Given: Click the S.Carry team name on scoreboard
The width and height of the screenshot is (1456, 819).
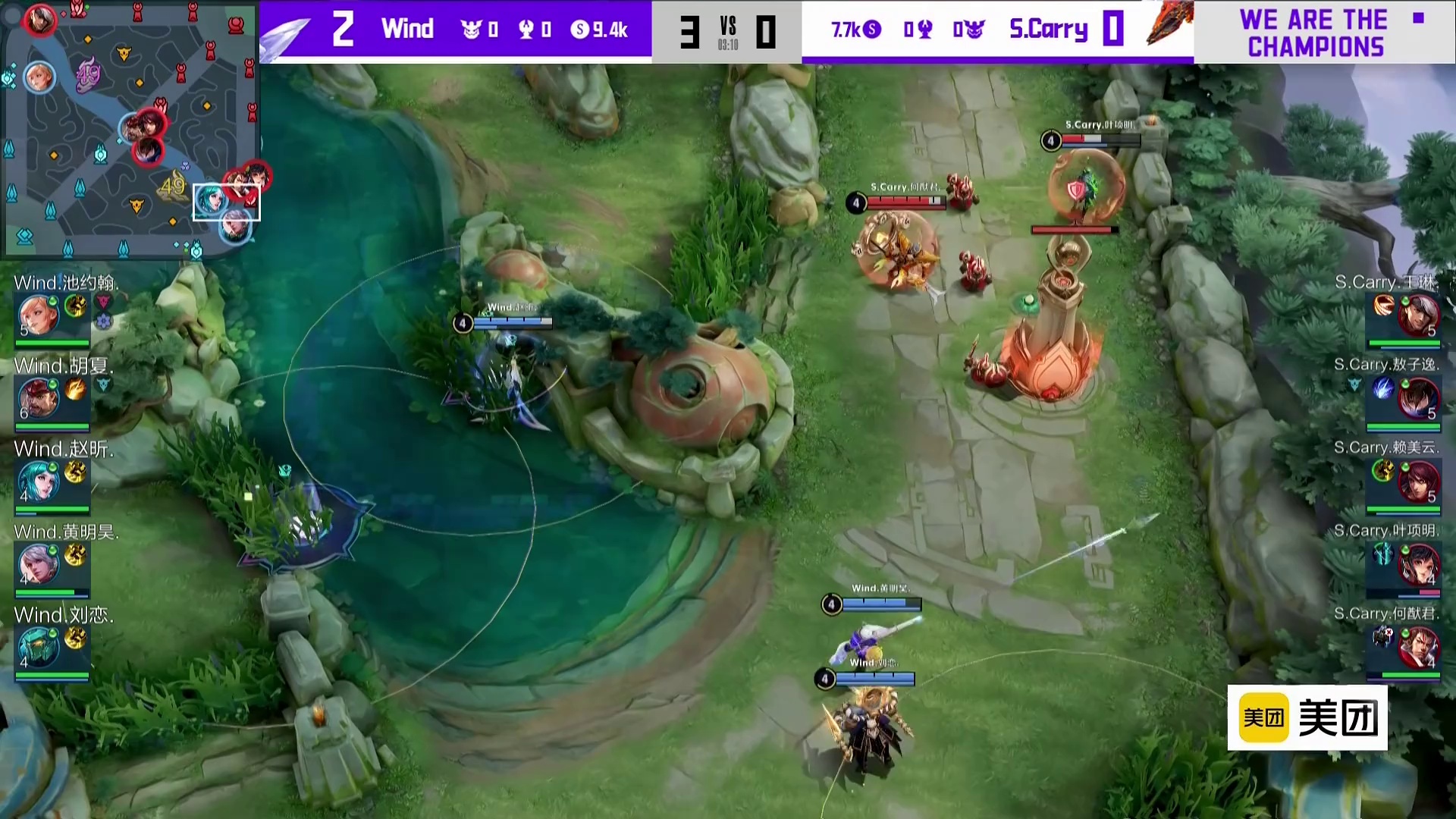Looking at the screenshot, I should (x=1048, y=29).
